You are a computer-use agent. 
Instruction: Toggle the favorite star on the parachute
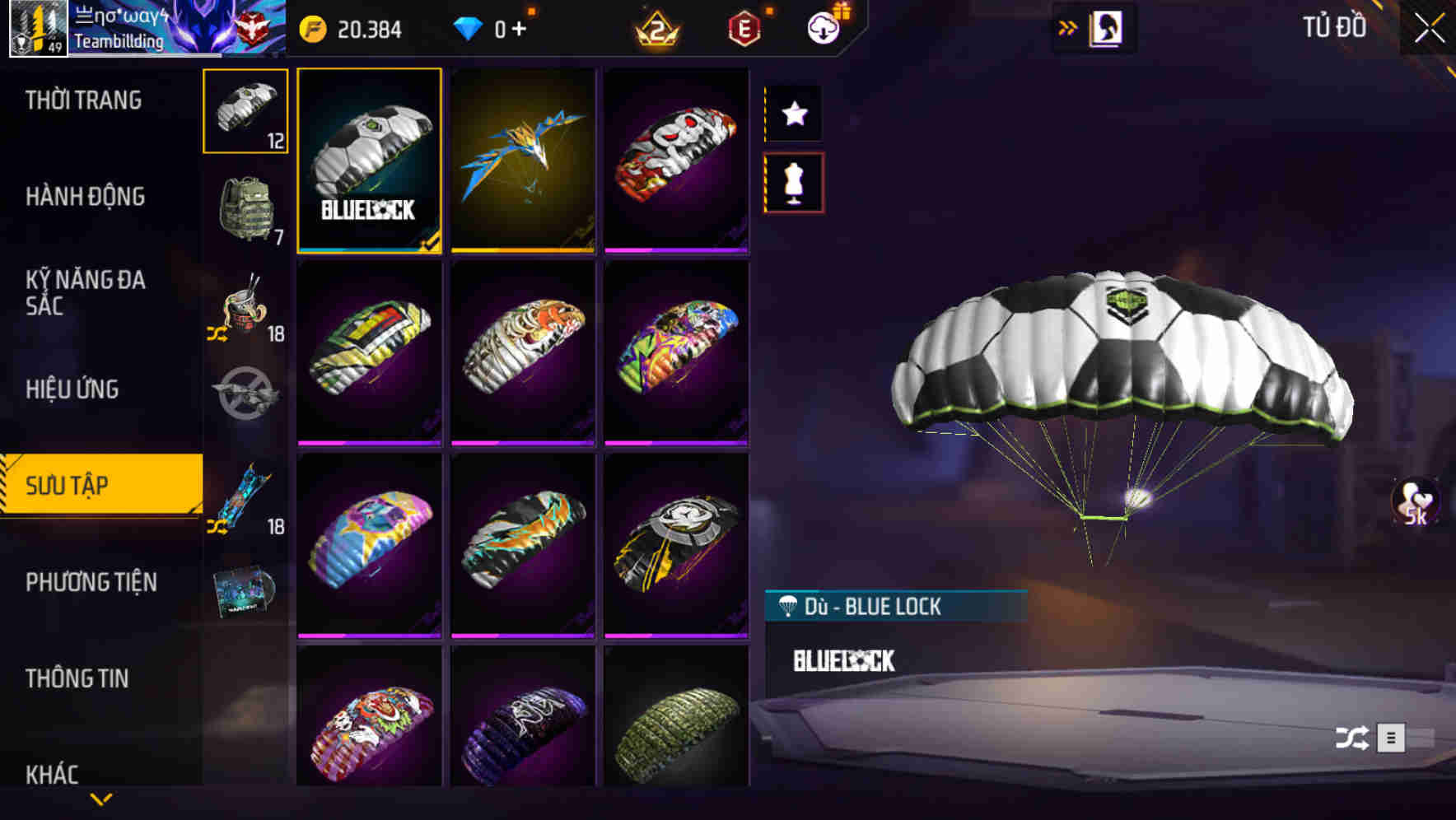(x=793, y=114)
